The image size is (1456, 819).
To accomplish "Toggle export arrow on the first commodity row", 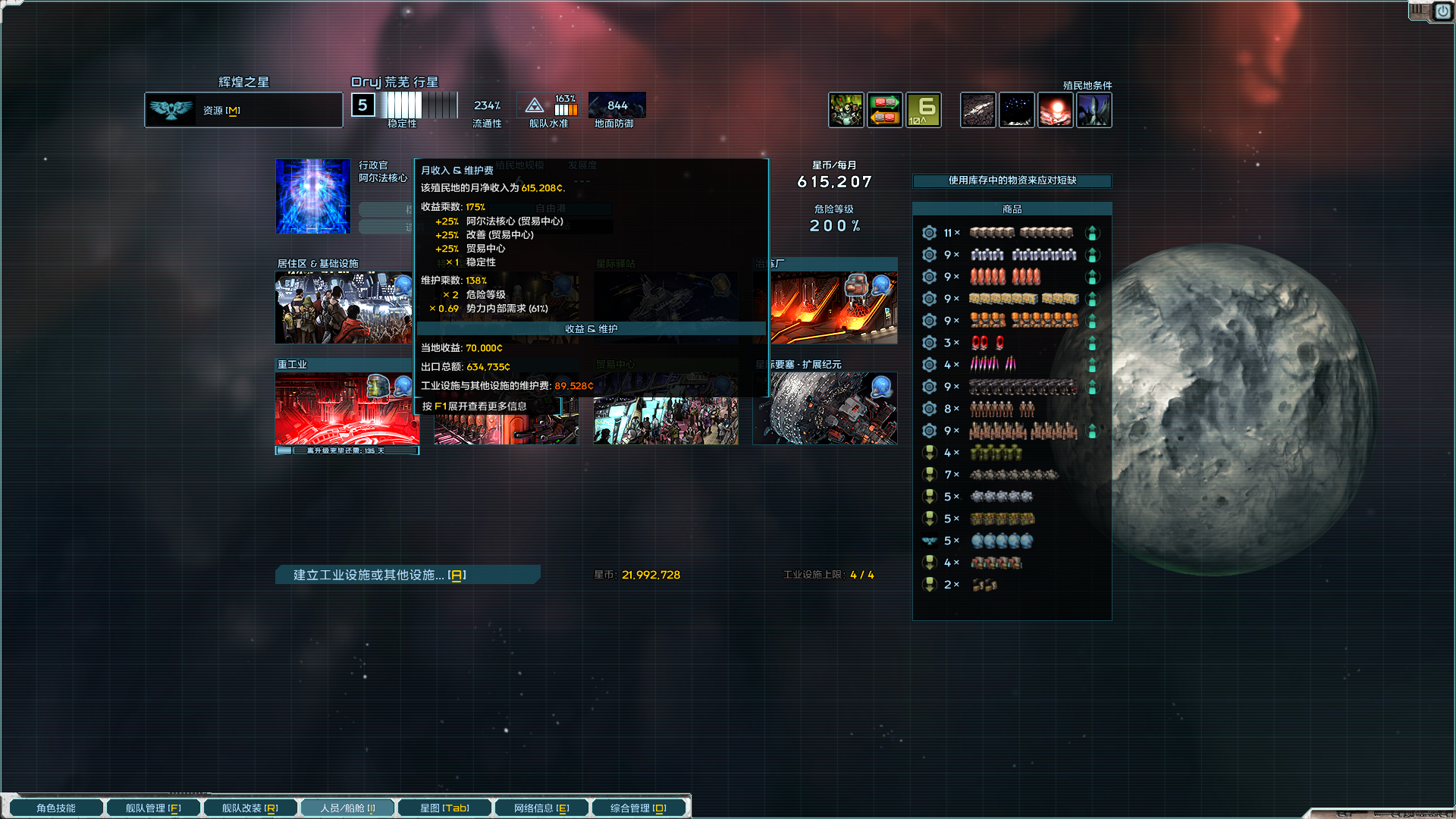I will pyautogui.click(x=1093, y=233).
